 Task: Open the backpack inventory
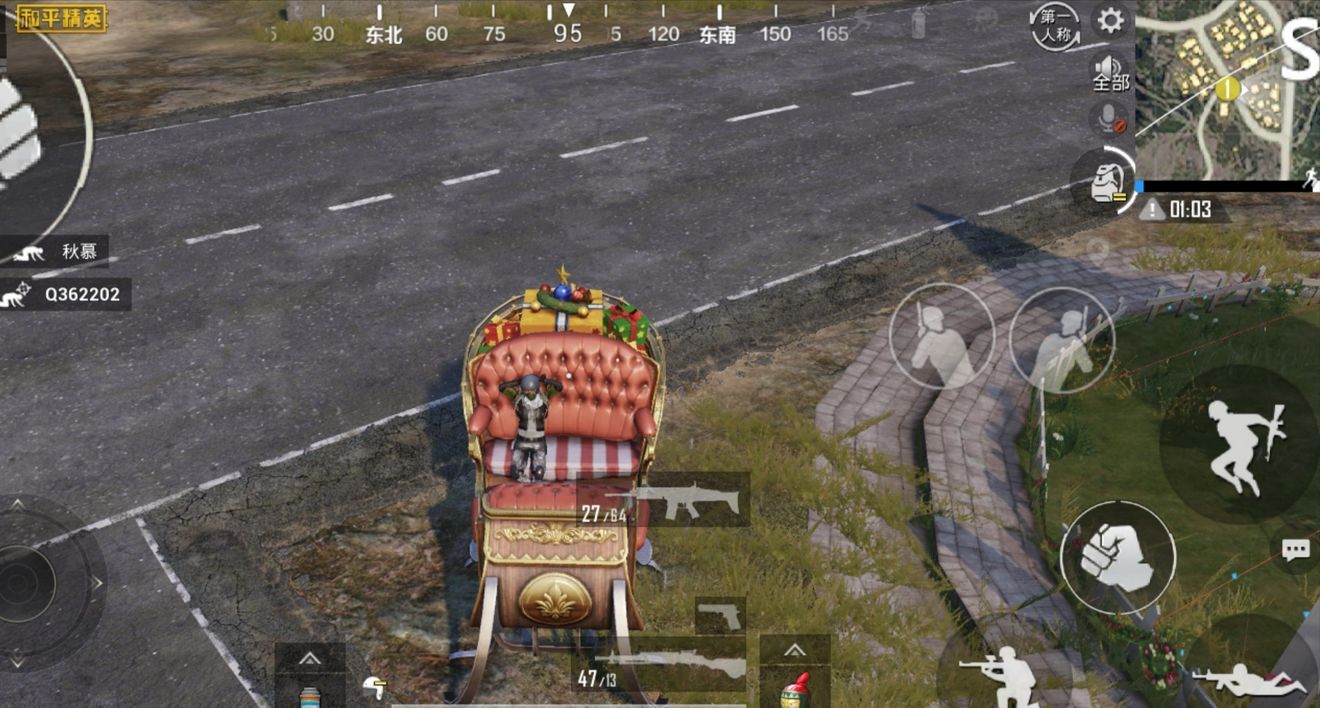1104,181
